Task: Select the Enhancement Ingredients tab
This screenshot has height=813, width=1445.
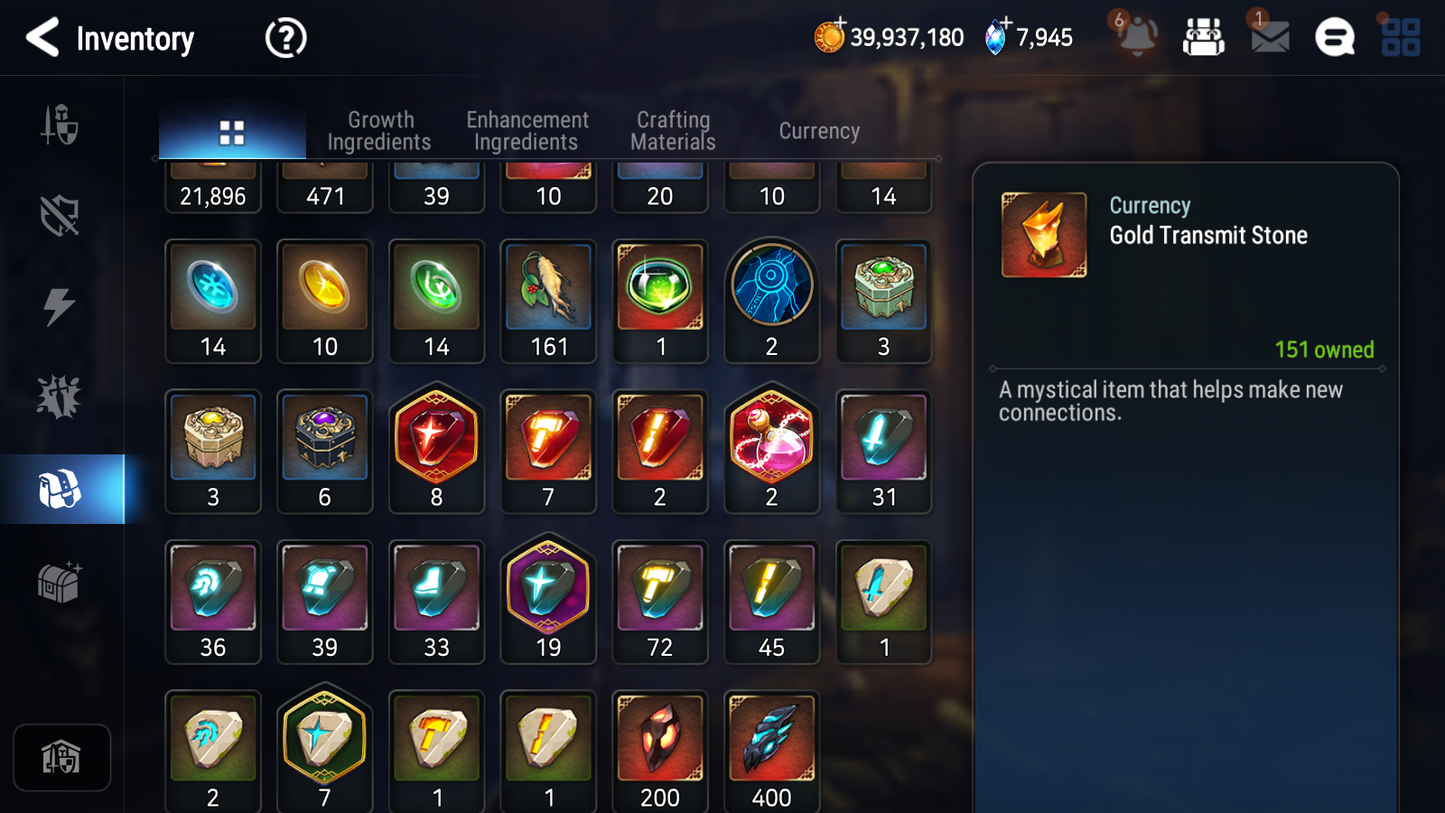Action: tap(526, 130)
